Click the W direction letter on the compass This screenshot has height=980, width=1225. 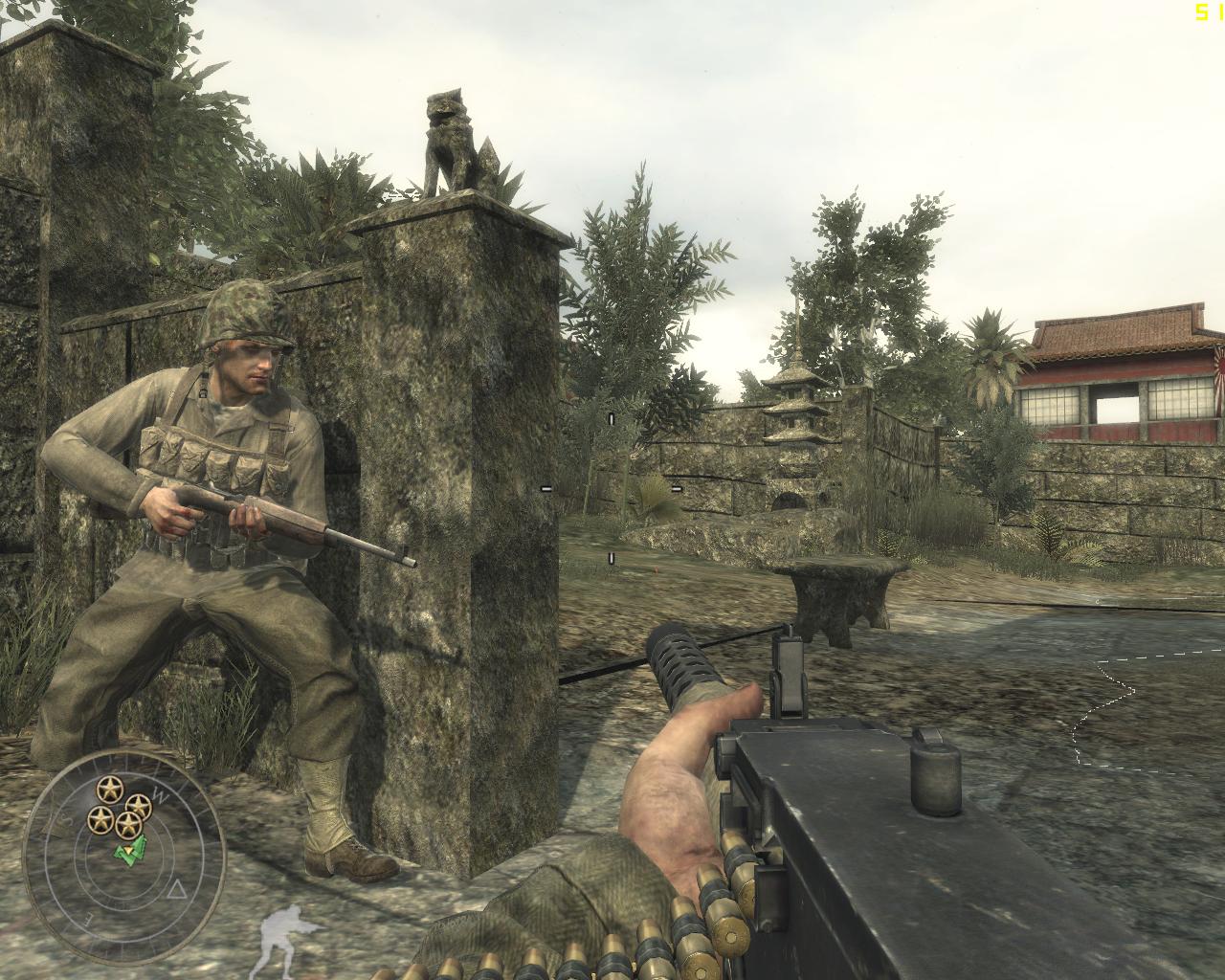(x=161, y=794)
